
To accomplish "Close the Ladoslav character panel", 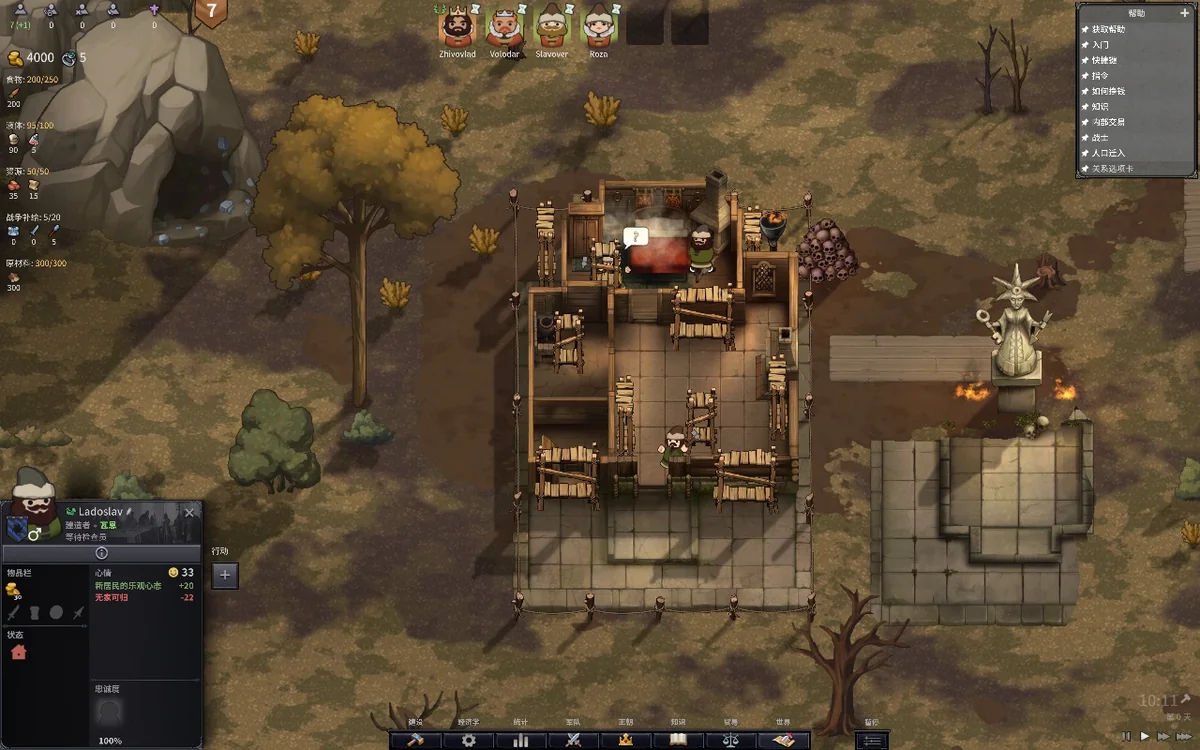I will [190, 512].
